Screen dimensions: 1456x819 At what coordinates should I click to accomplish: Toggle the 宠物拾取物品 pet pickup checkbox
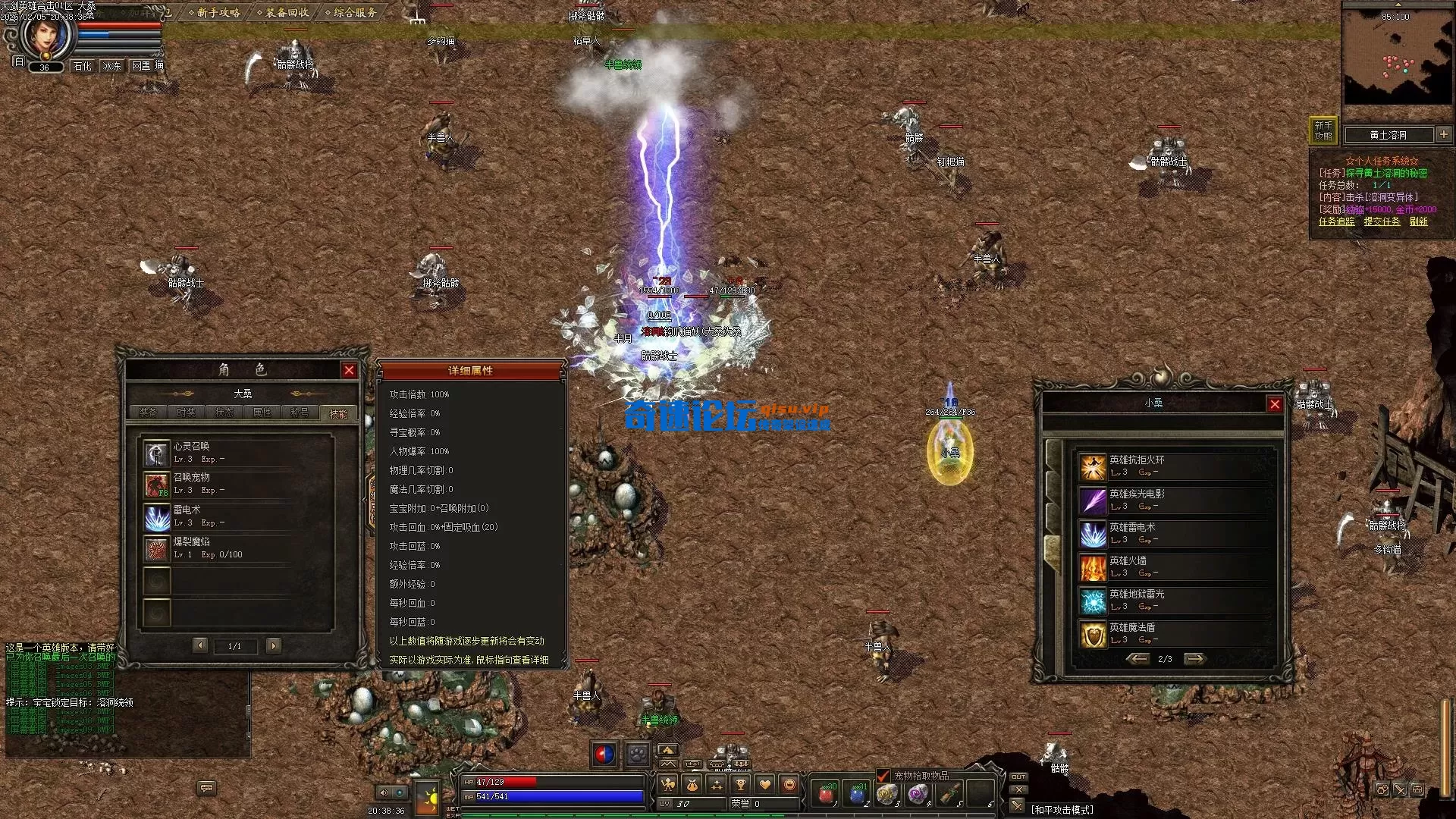pyautogui.click(x=883, y=776)
